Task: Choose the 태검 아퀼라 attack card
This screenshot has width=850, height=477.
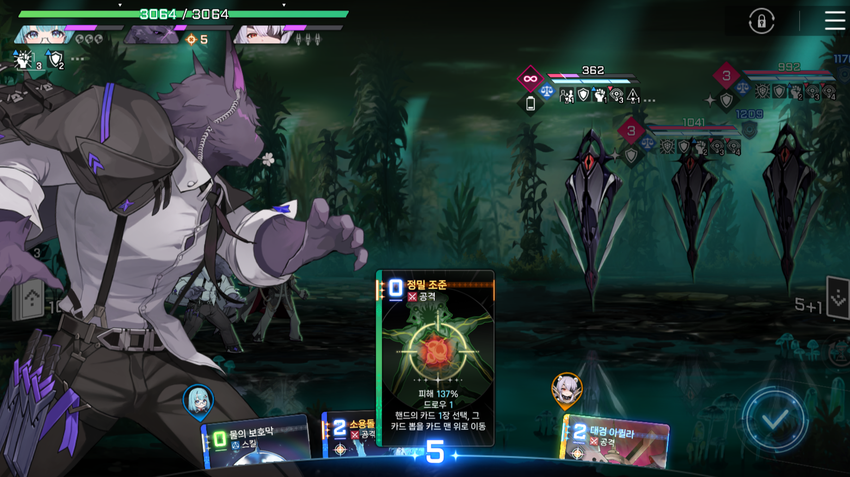Action: click(x=614, y=440)
